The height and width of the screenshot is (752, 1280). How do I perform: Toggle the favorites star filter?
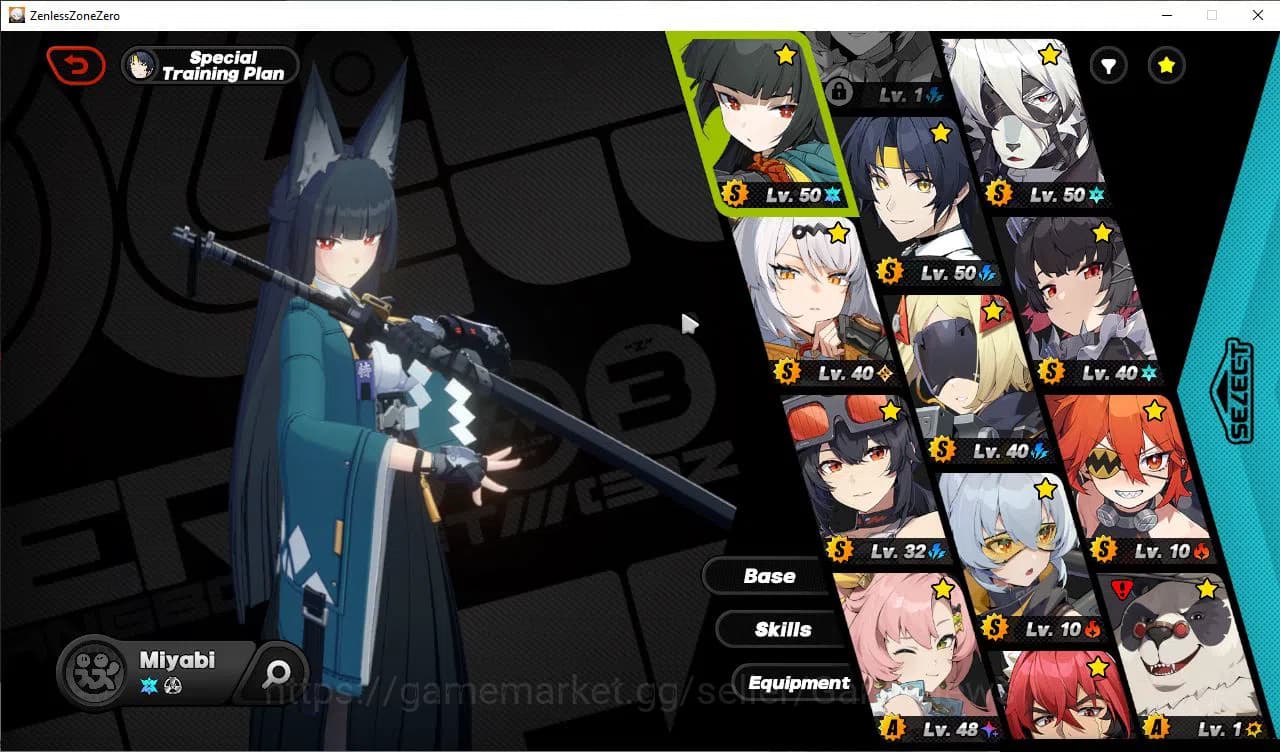point(1166,65)
